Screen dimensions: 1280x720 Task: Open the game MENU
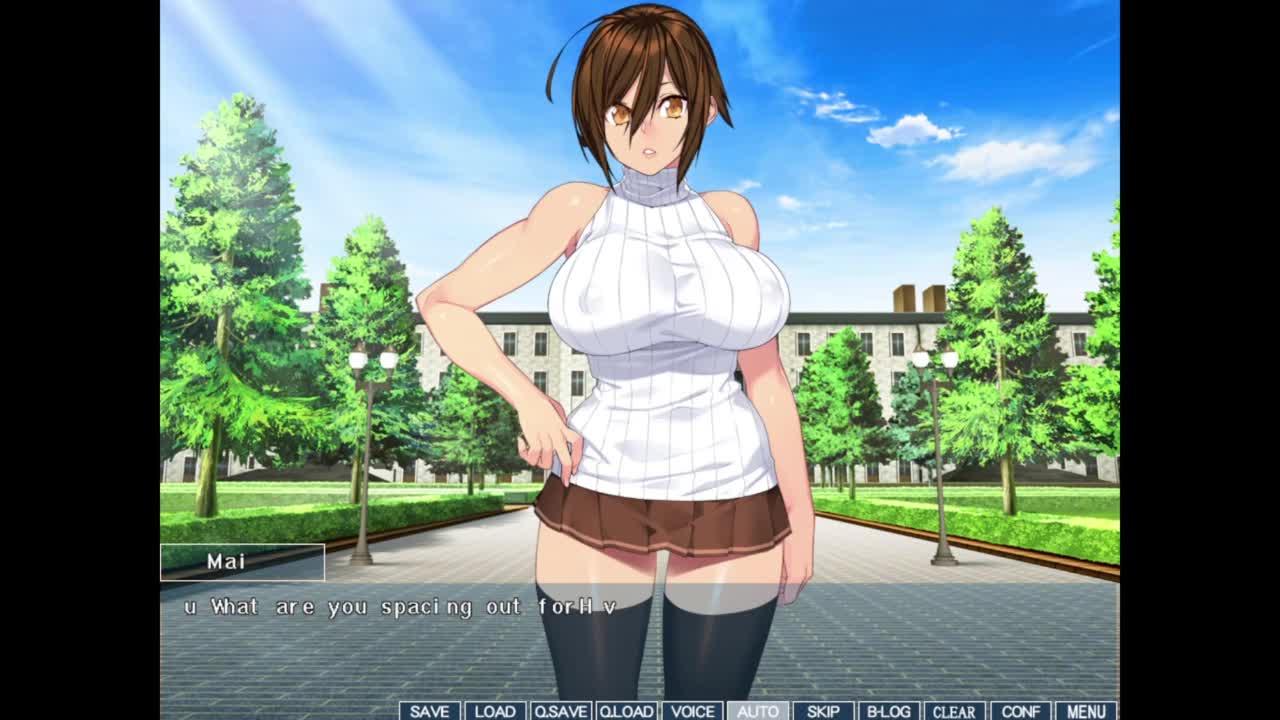pyautogui.click(x=1086, y=711)
